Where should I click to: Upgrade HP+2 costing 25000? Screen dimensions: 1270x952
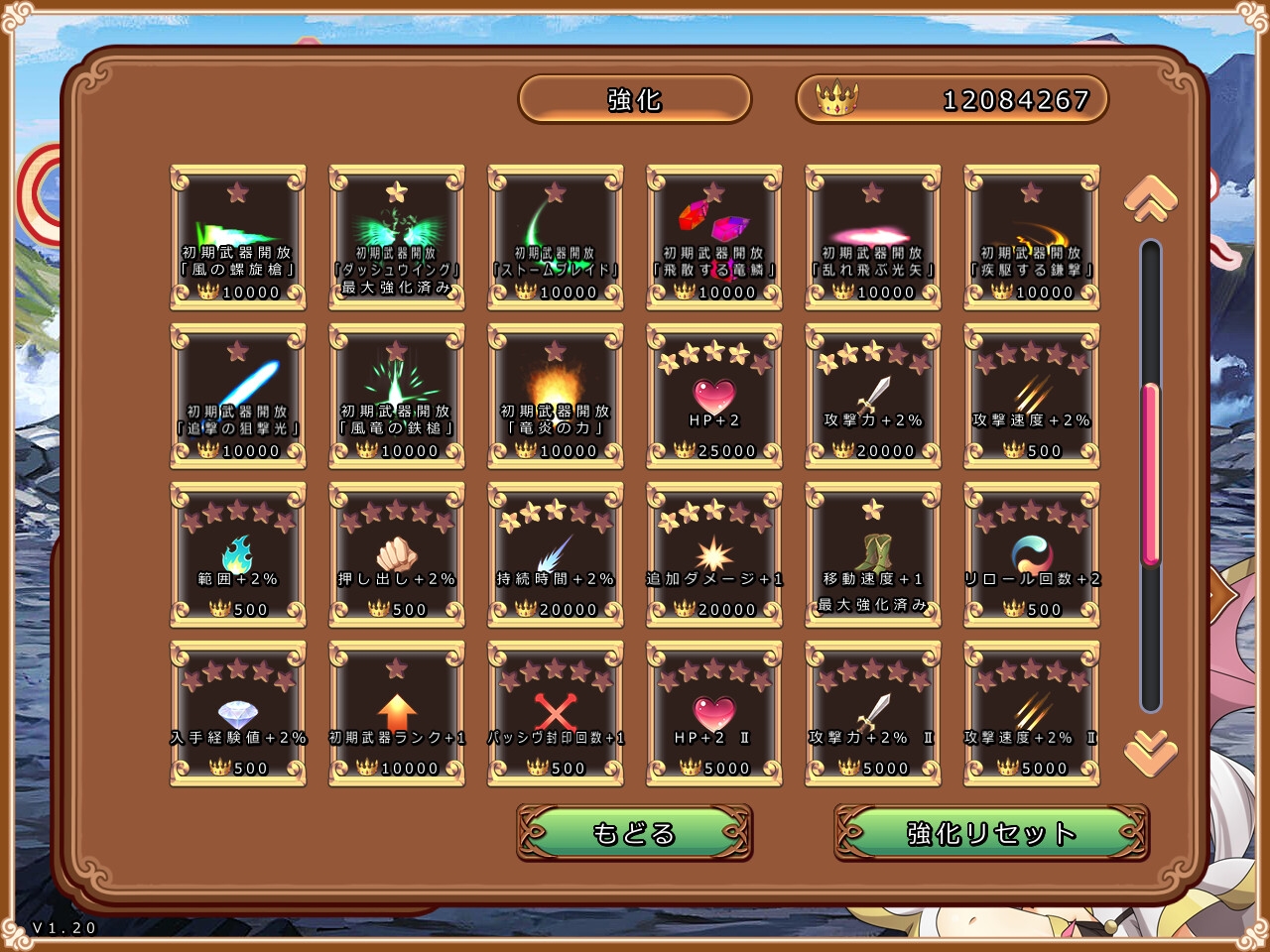click(x=714, y=397)
